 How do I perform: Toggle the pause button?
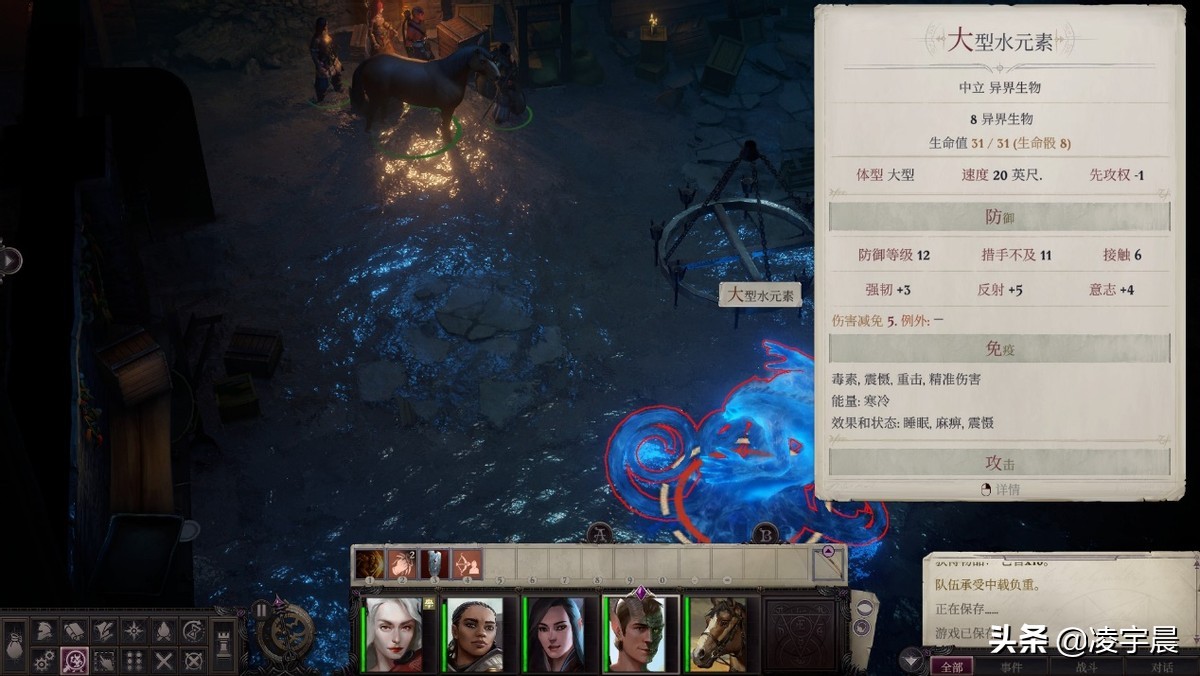pos(262,609)
